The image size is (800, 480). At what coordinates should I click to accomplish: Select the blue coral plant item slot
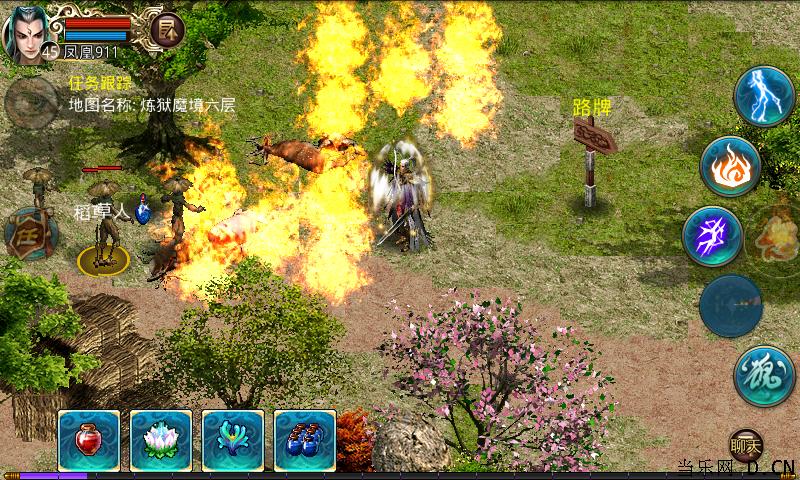coord(233,440)
